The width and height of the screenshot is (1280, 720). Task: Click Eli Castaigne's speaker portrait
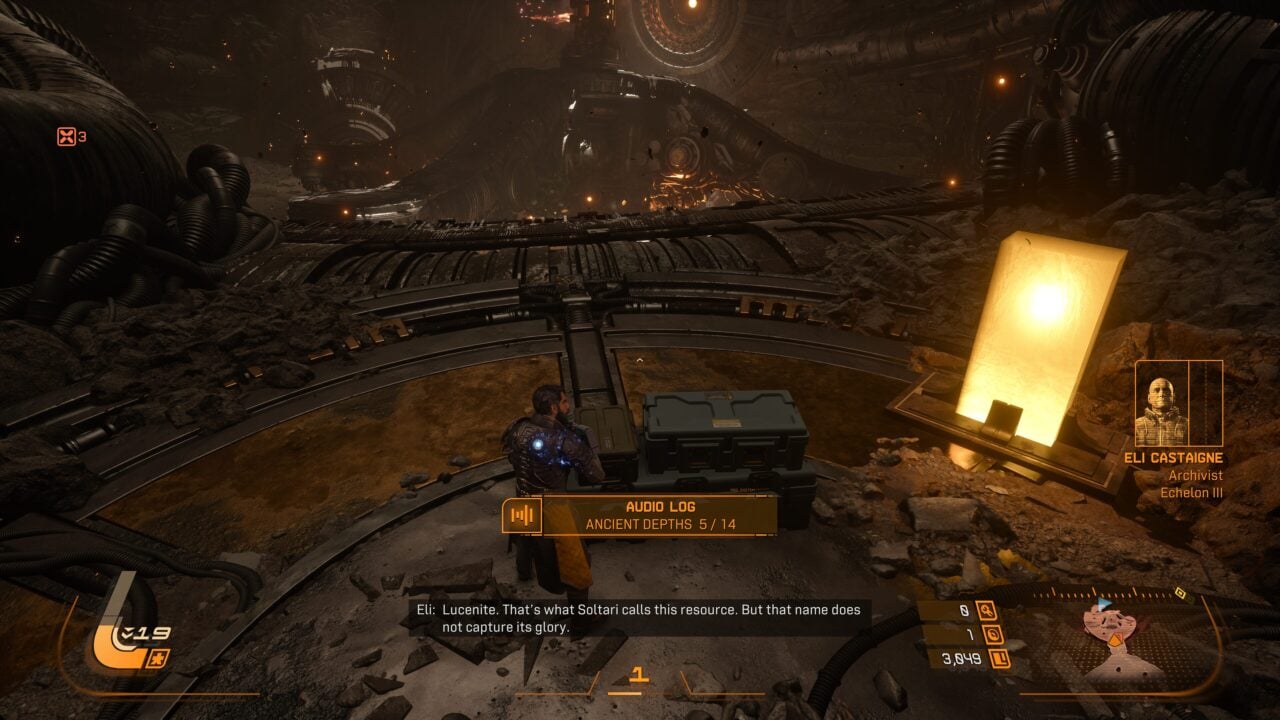1162,404
